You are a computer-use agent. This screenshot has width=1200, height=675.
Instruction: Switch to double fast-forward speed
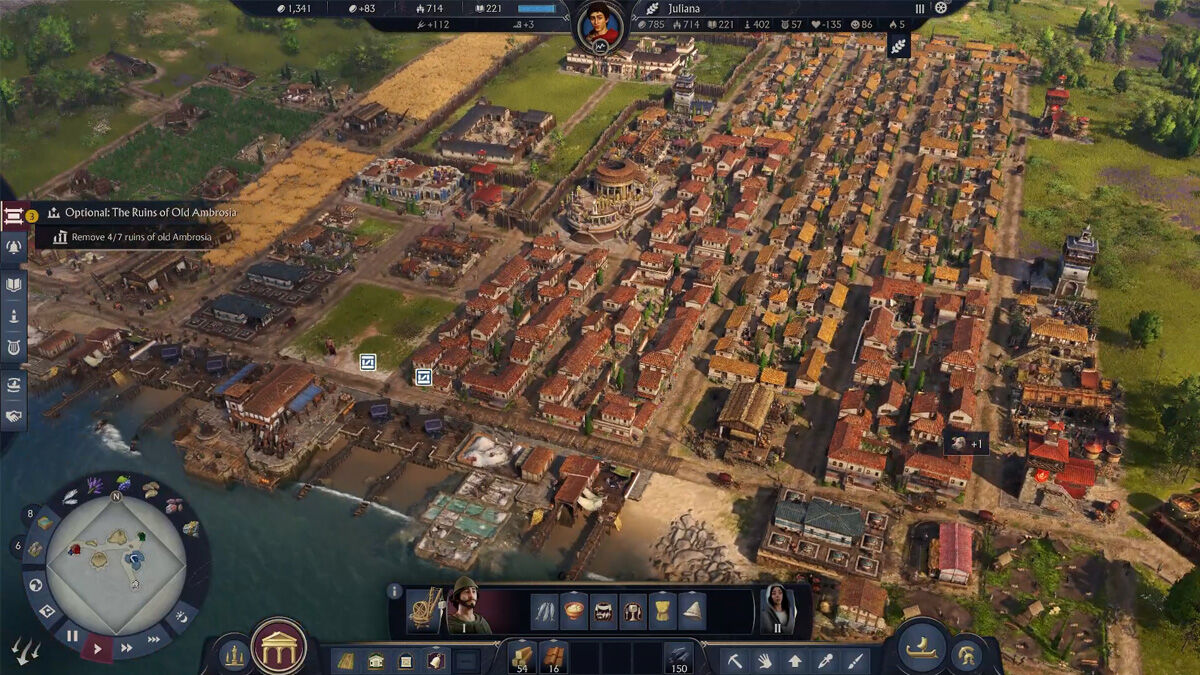tap(126, 647)
